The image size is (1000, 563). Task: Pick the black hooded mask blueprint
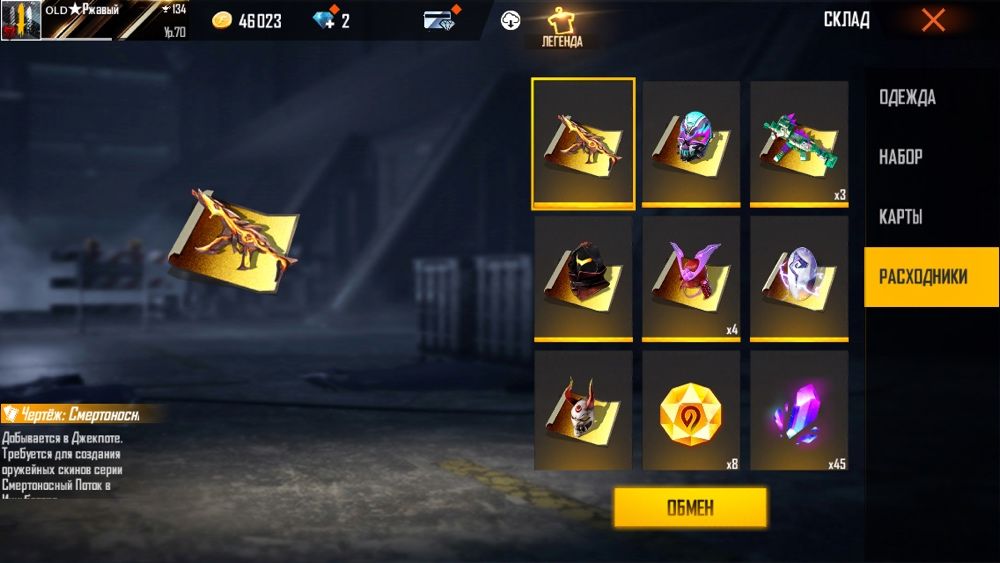pos(583,279)
